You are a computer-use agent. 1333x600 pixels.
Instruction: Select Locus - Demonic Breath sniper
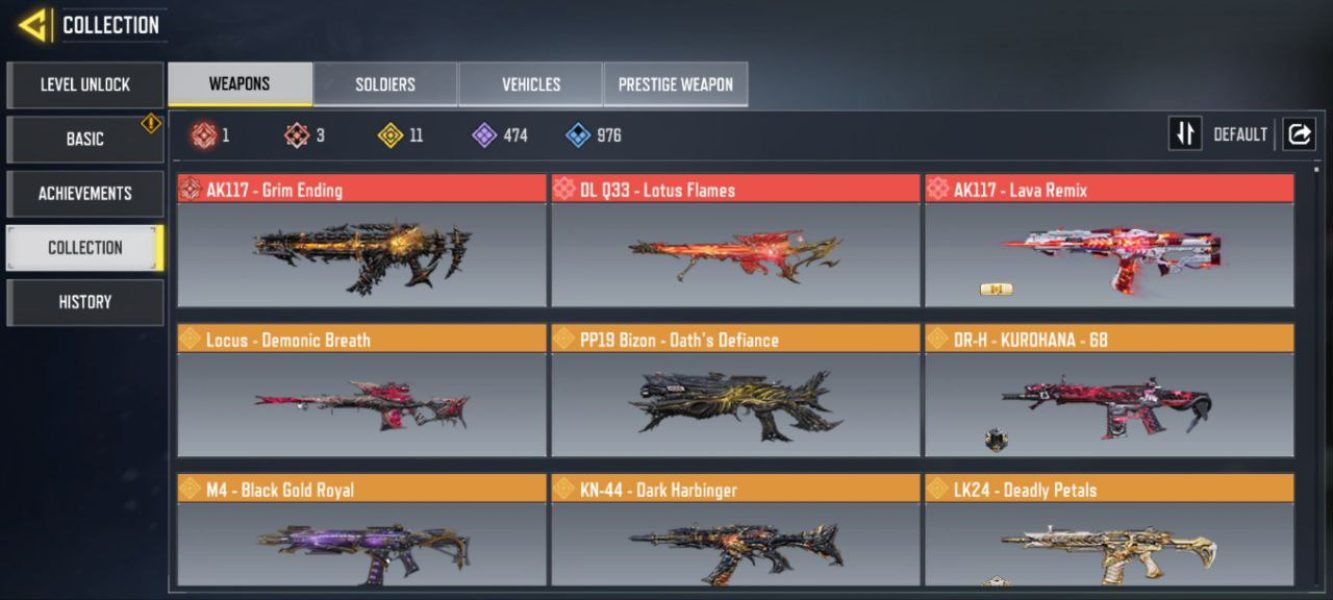point(362,392)
